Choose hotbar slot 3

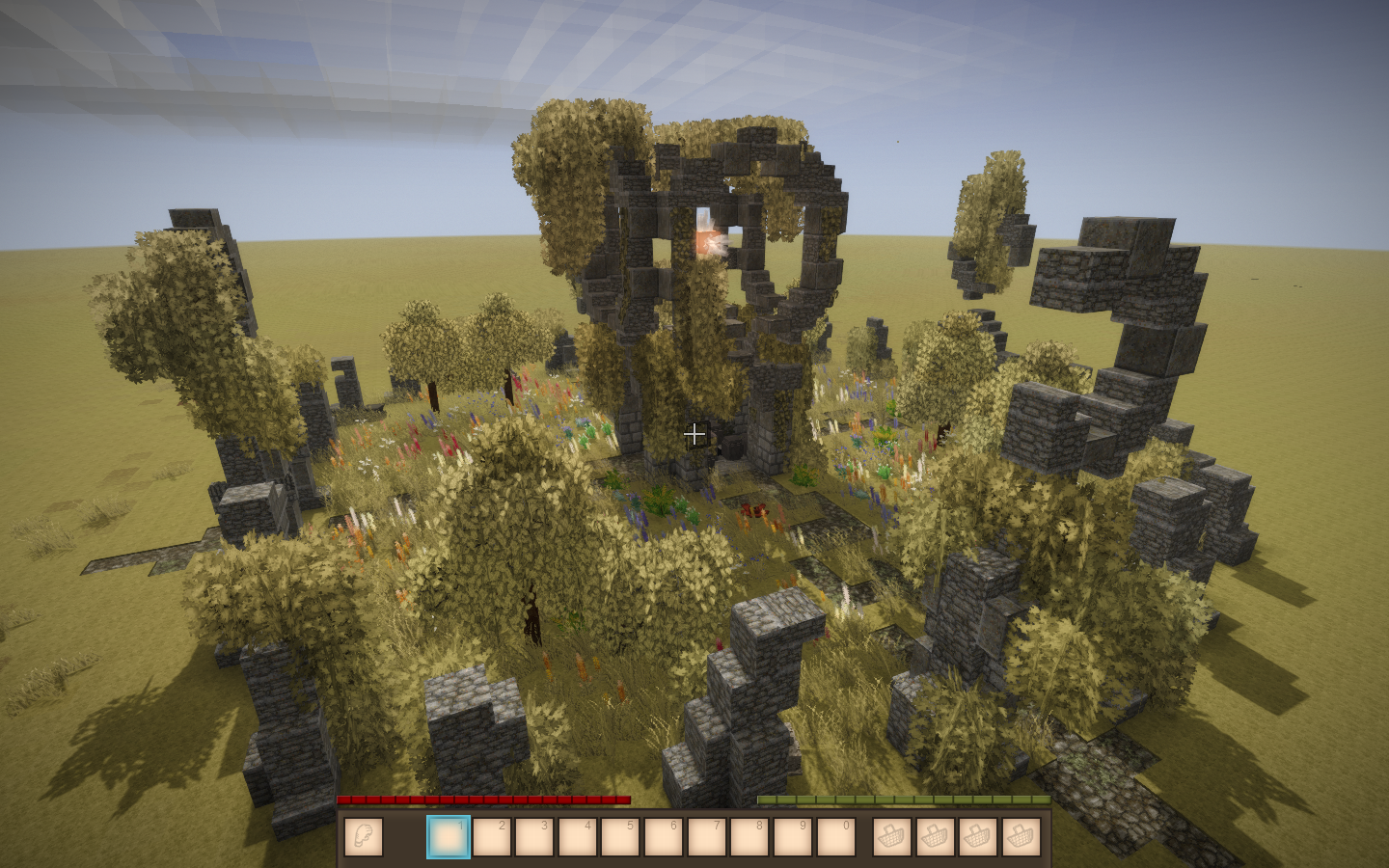pyautogui.click(x=534, y=837)
